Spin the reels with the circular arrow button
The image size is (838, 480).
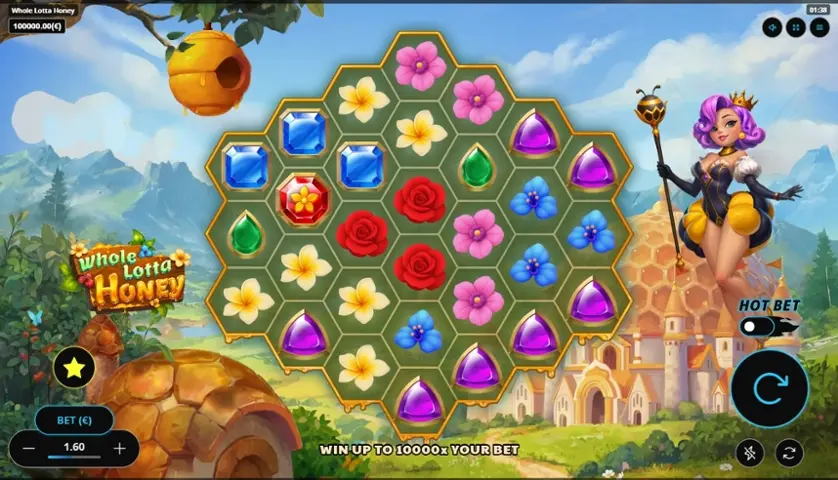[769, 388]
